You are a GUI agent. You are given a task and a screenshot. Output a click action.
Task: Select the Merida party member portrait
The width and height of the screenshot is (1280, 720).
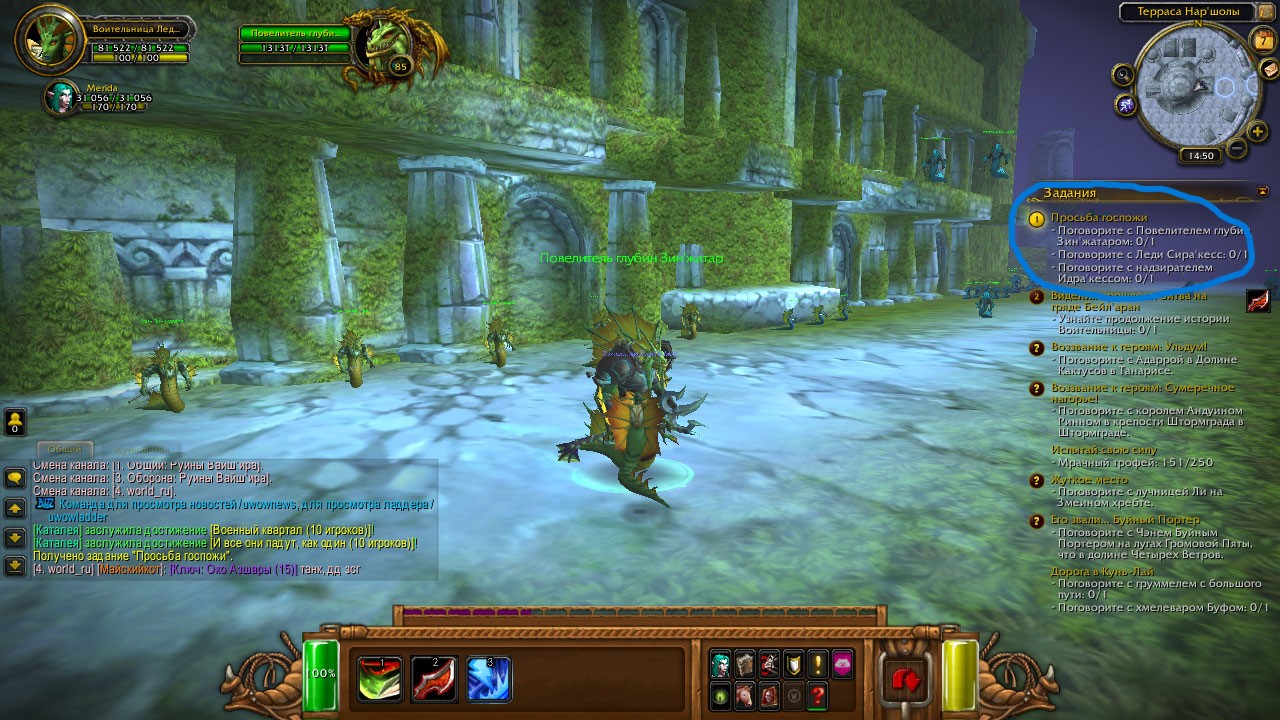click(62, 97)
